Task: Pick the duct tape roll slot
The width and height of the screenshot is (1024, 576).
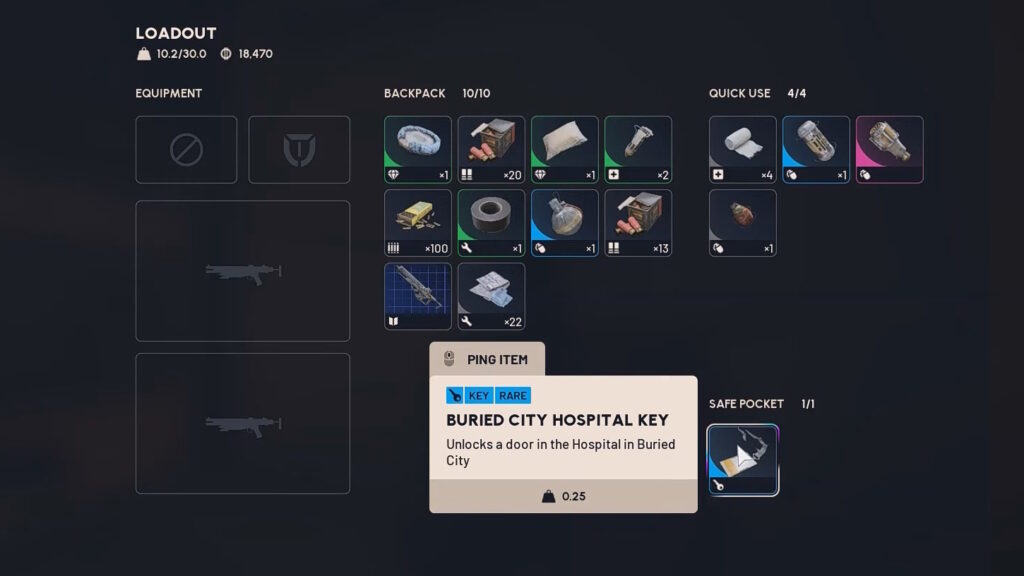Action: click(491, 223)
